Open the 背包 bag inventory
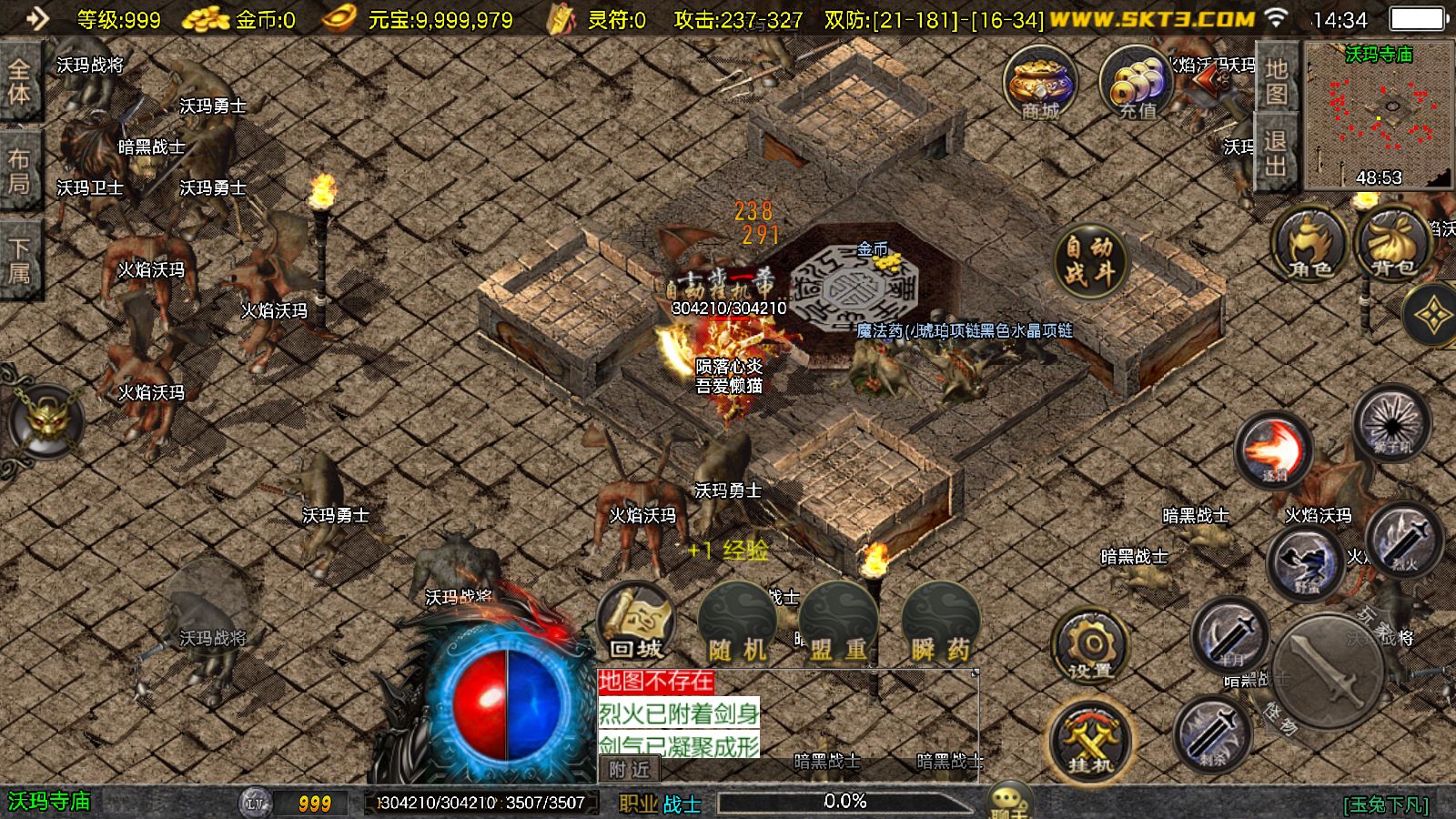 [1392, 246]
